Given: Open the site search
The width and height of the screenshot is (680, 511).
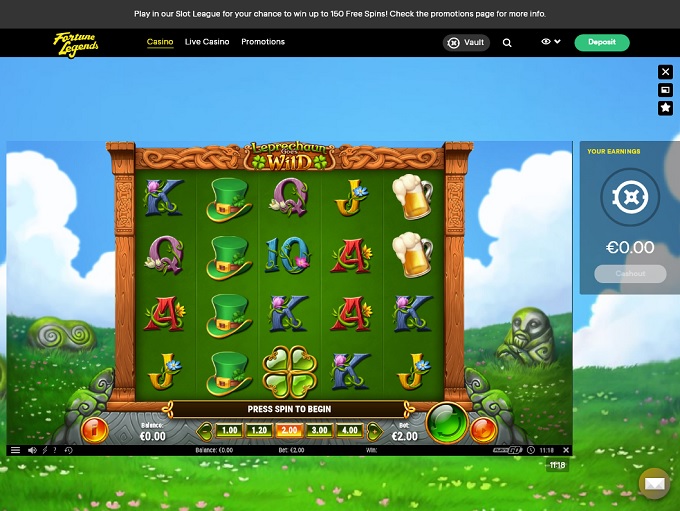Looking at the screenshot, I should click(x=507, y=43).
